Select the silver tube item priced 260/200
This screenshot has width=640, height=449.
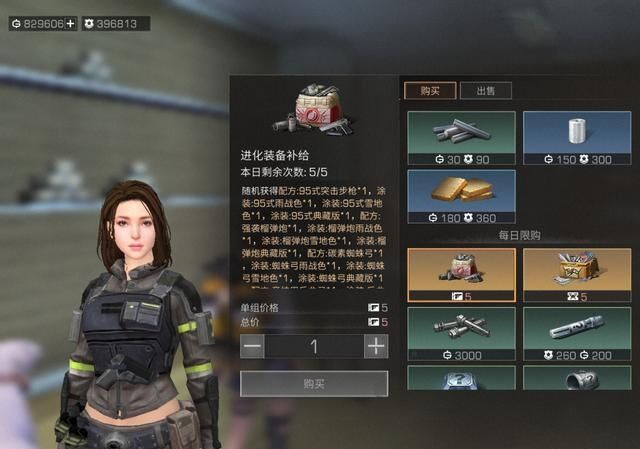point(576,333)
